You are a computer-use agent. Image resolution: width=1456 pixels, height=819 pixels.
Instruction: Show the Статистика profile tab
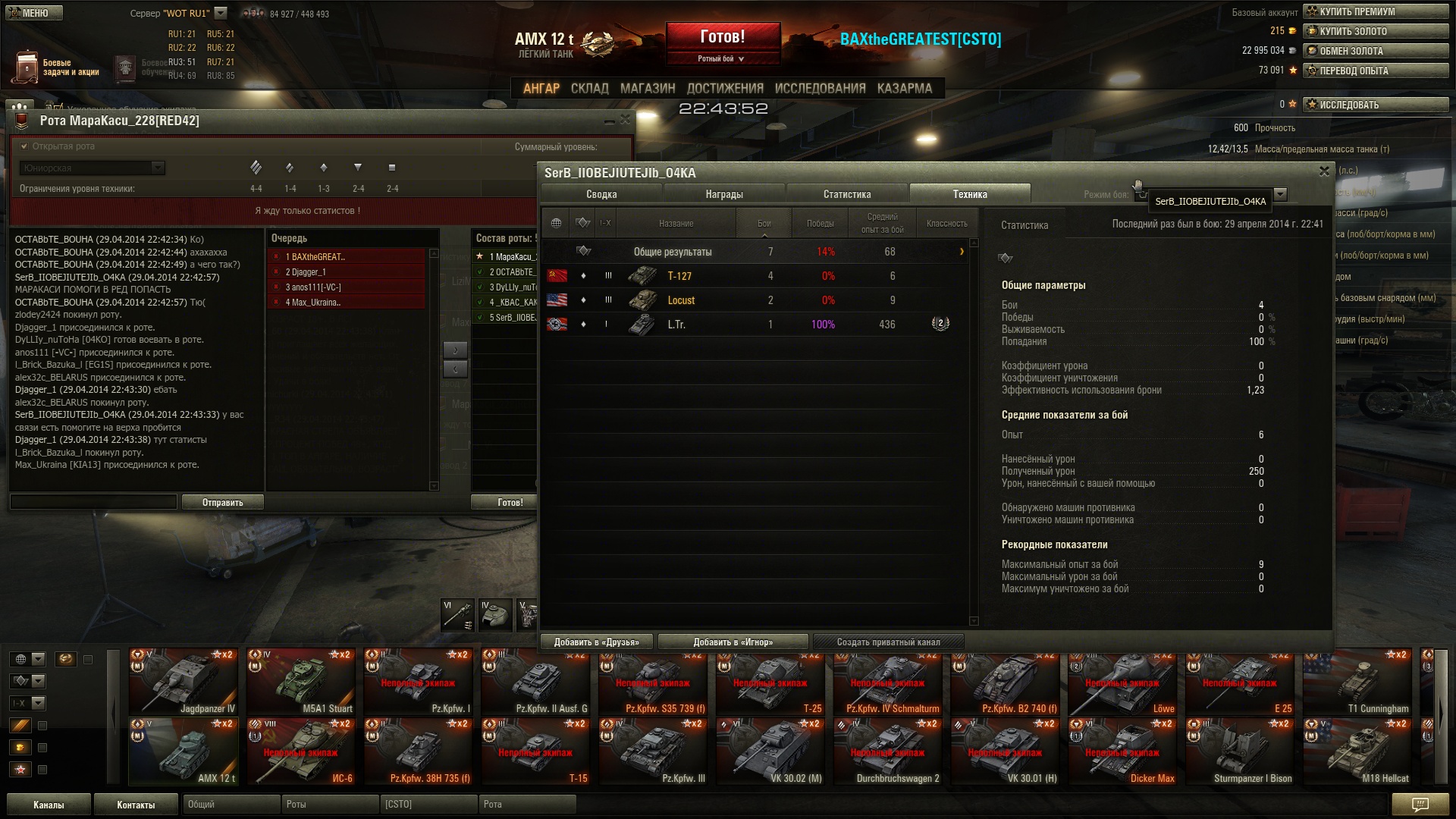pyautogui.click(x=847, y=194)
